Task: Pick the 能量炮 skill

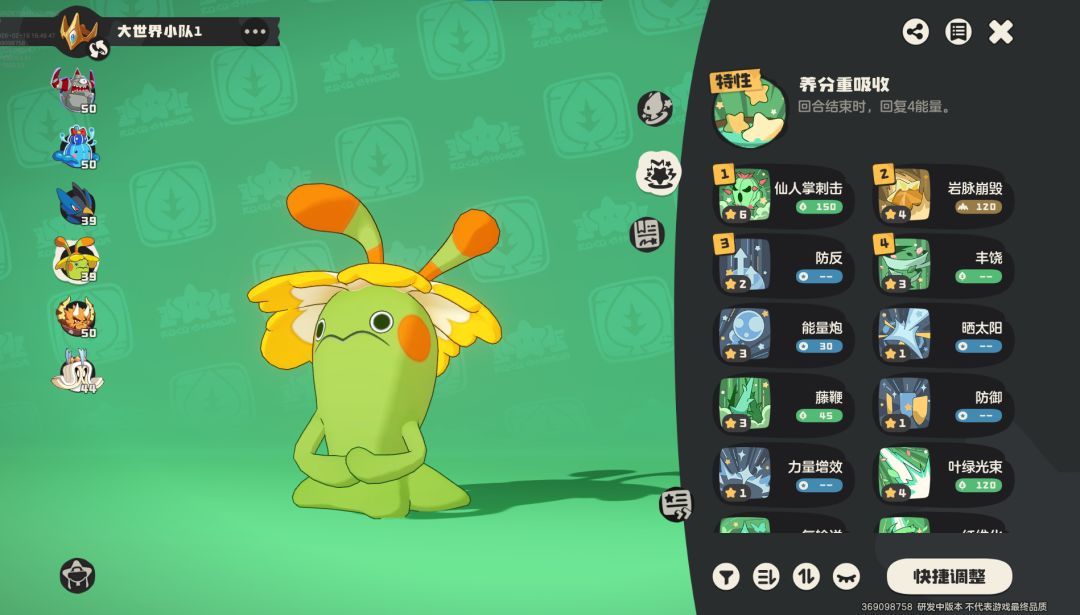Action: tap(783, 335)
